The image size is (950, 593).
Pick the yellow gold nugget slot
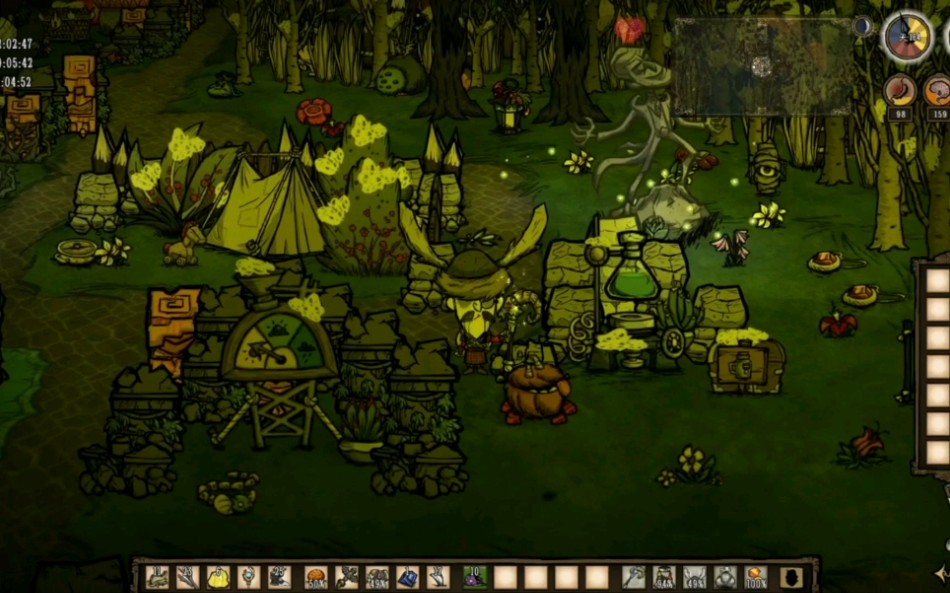218,577
